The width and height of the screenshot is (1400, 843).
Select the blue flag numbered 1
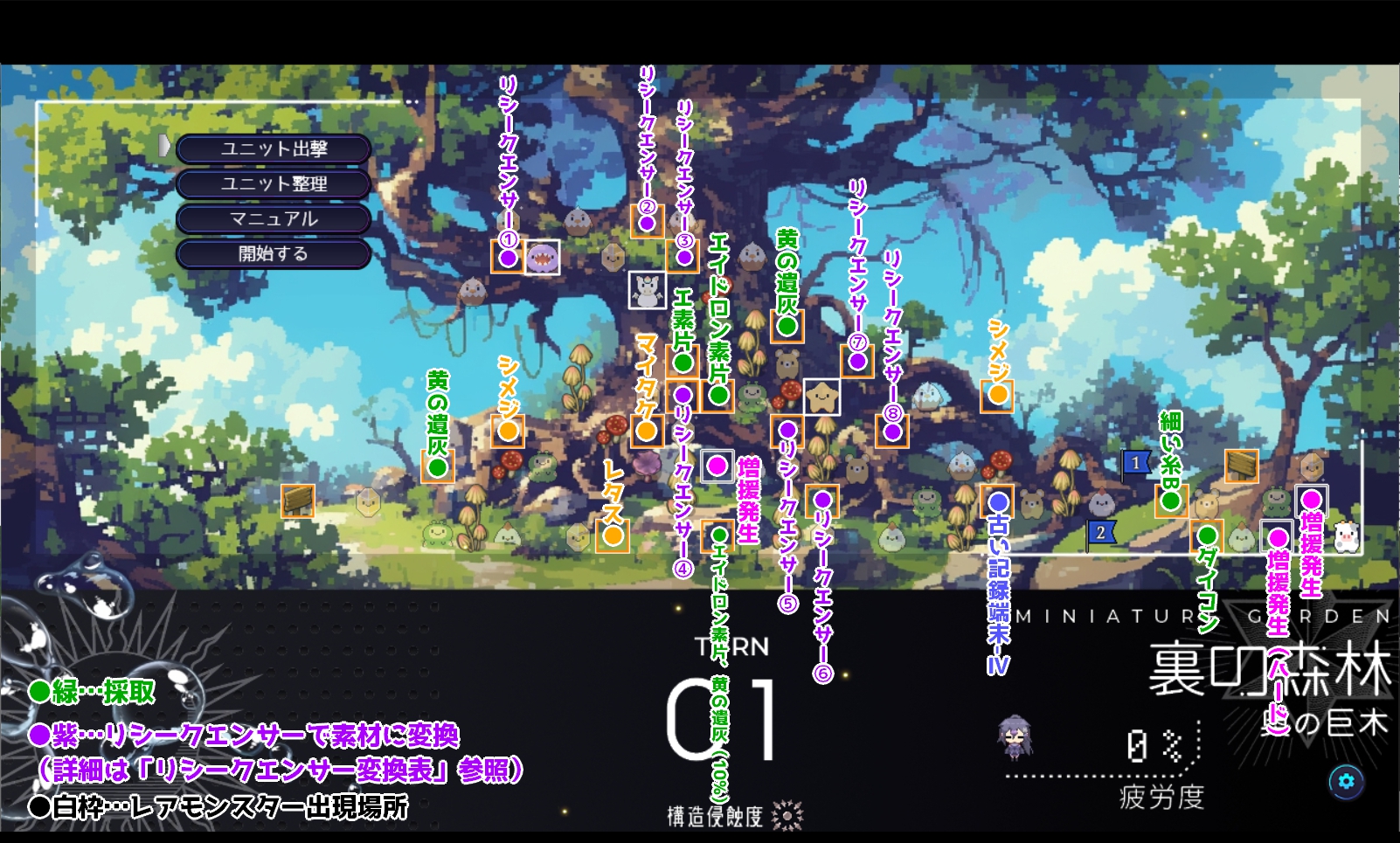(x=1135, y=463)
